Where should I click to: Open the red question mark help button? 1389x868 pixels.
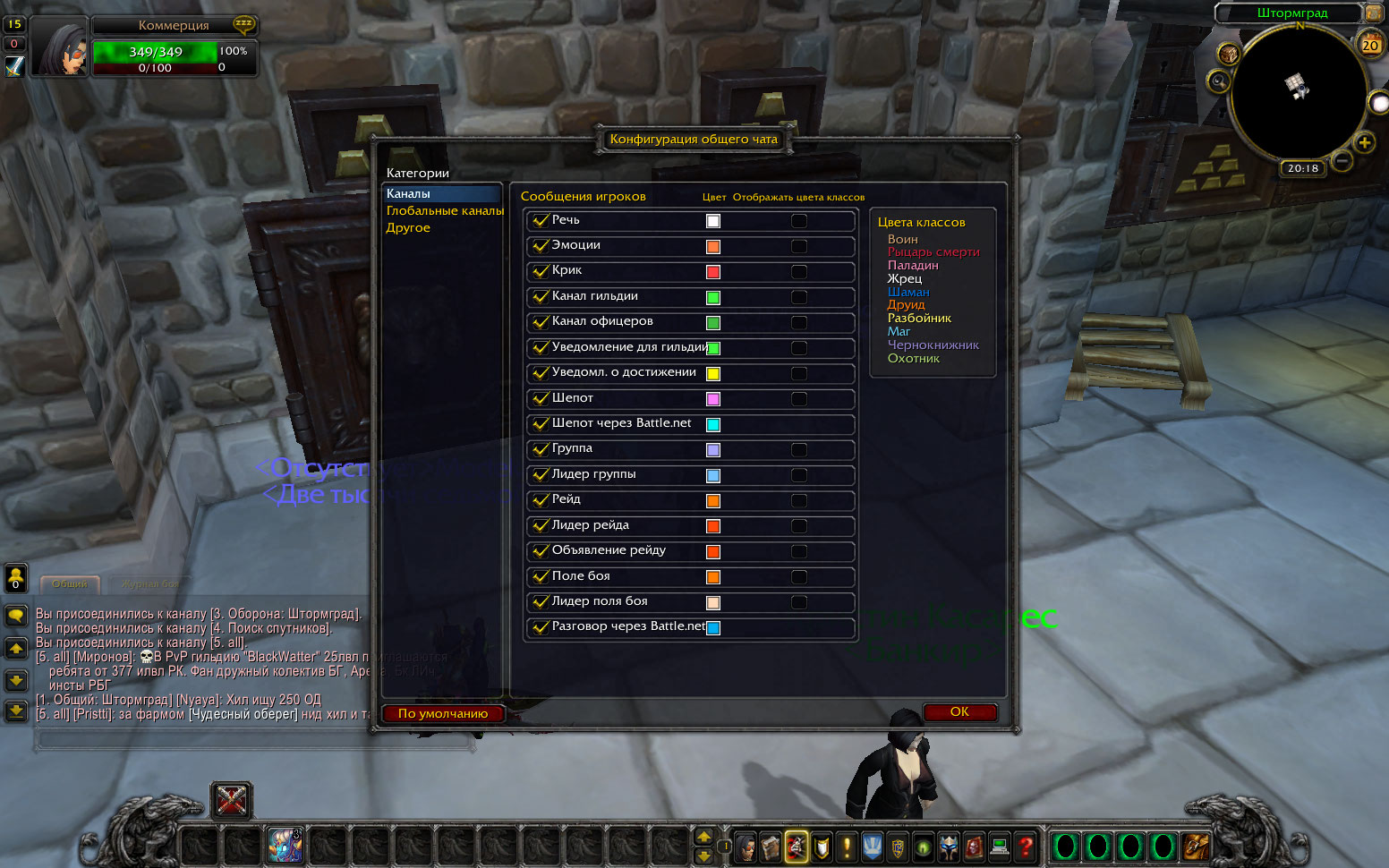[1026, 846]
